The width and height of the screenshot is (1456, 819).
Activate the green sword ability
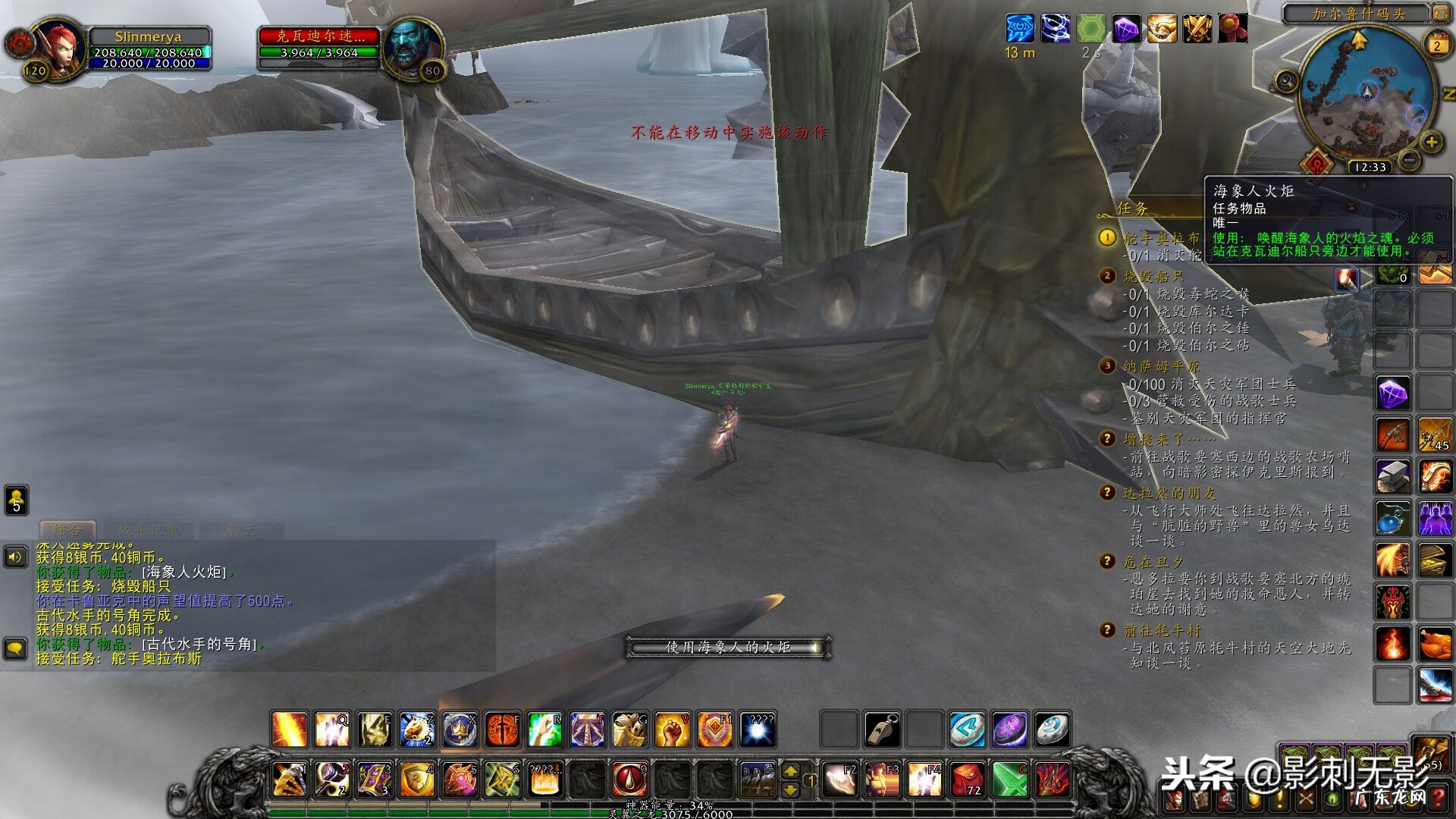pyautogui.click(x=1009, y=780)
